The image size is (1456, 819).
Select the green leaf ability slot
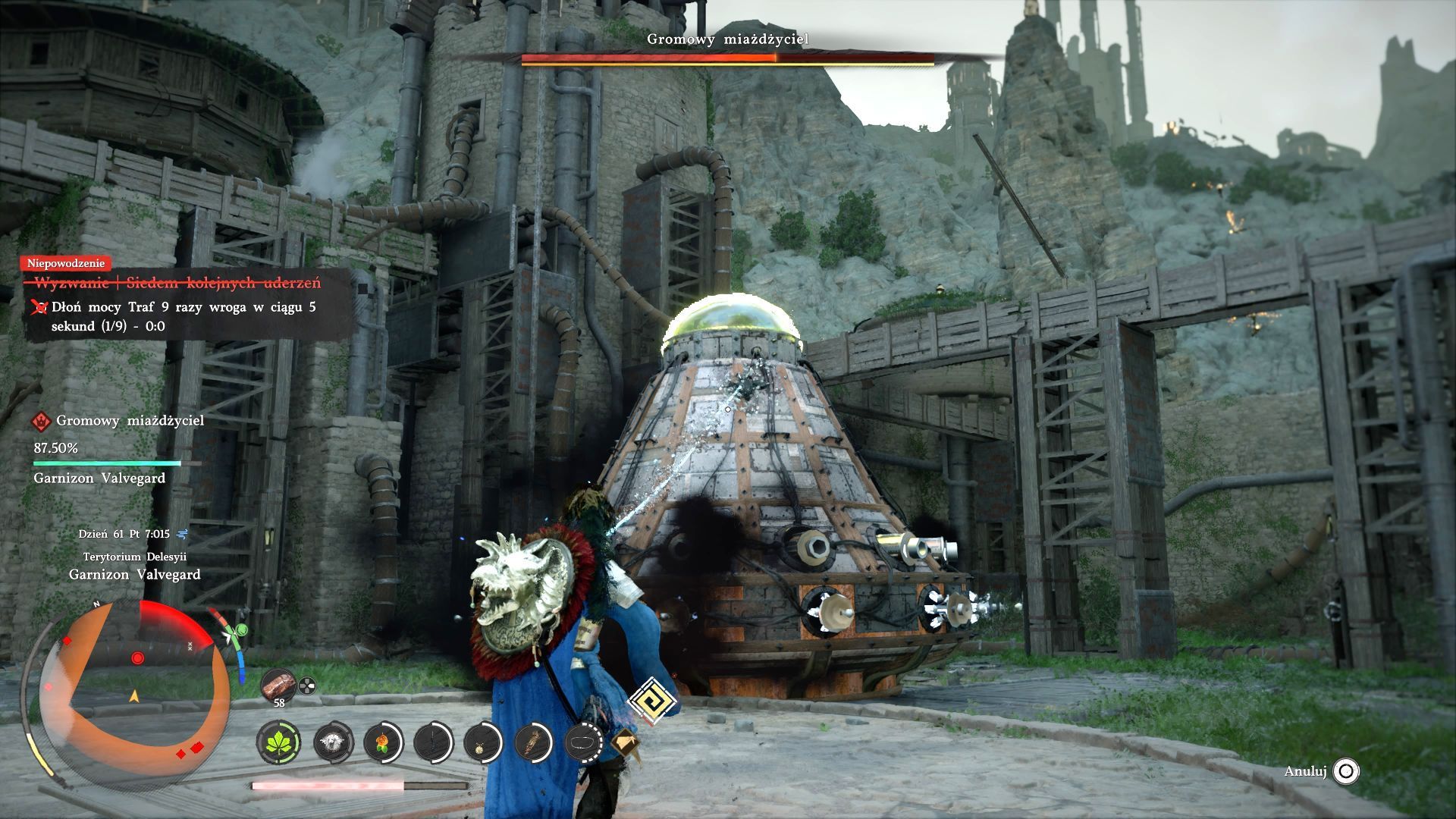point(278,742)
